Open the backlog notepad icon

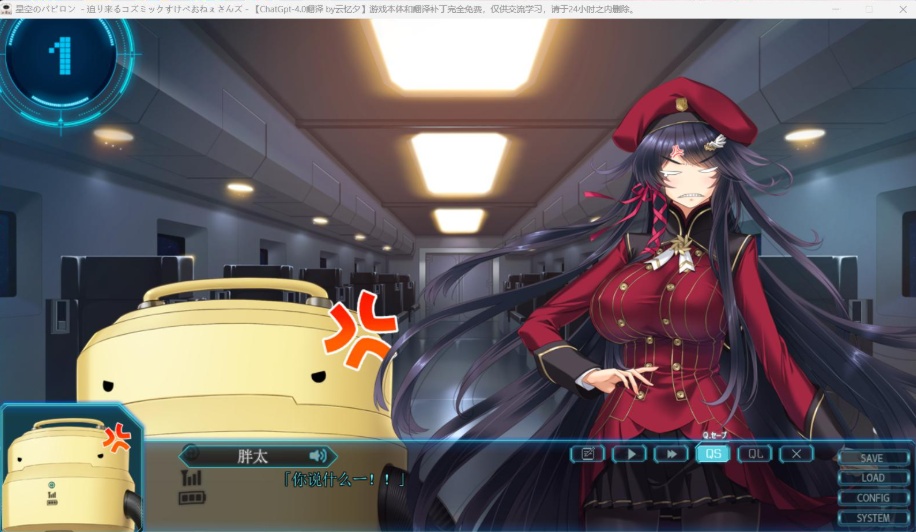pos(588,453)
